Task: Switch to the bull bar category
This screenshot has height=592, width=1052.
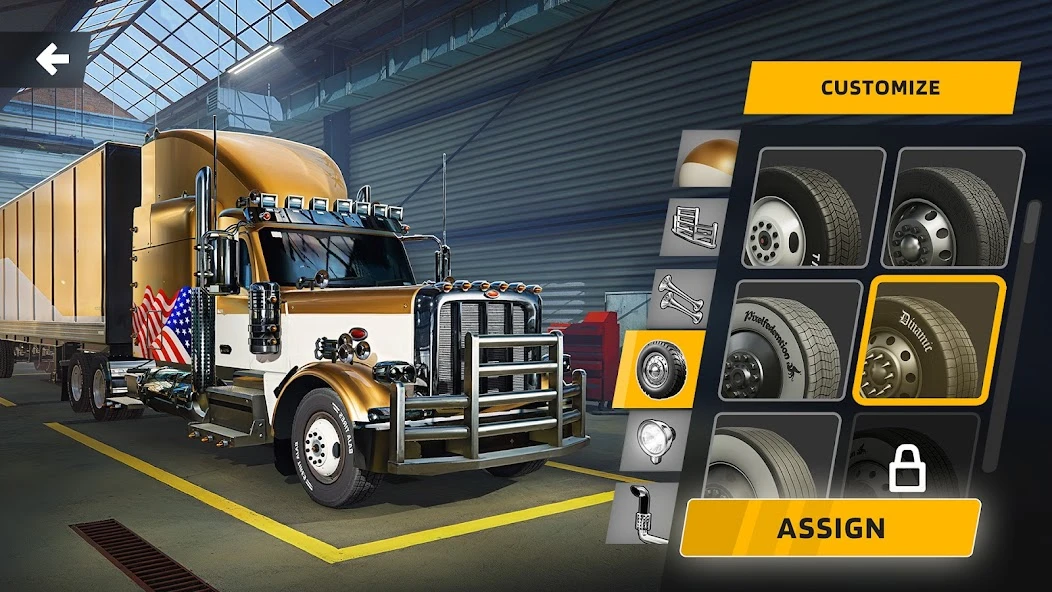Action: [x=694, y=227]
